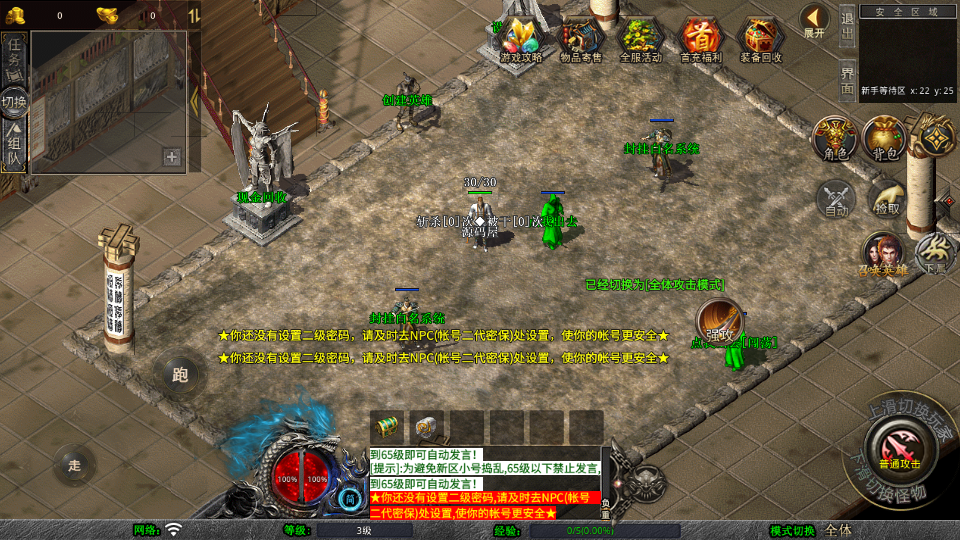
Task: Open the 角色 character sheet
Action: [x=835, y=138]
